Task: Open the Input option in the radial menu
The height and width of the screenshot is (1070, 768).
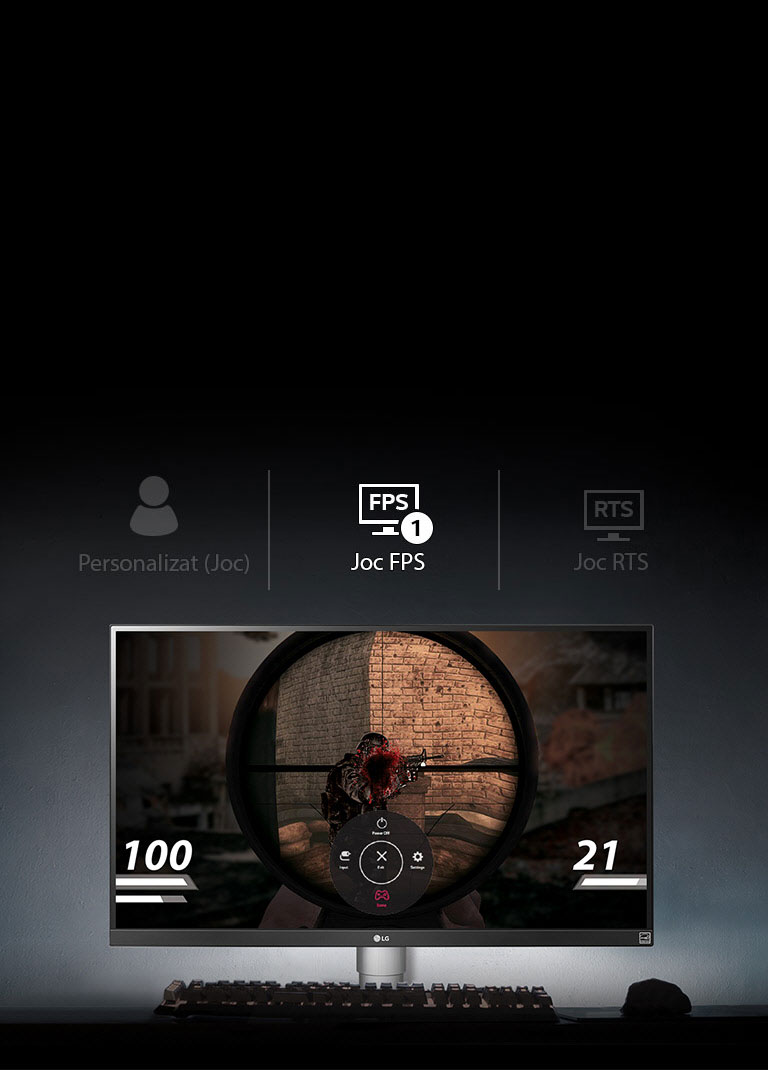Action: coord(344,858)
